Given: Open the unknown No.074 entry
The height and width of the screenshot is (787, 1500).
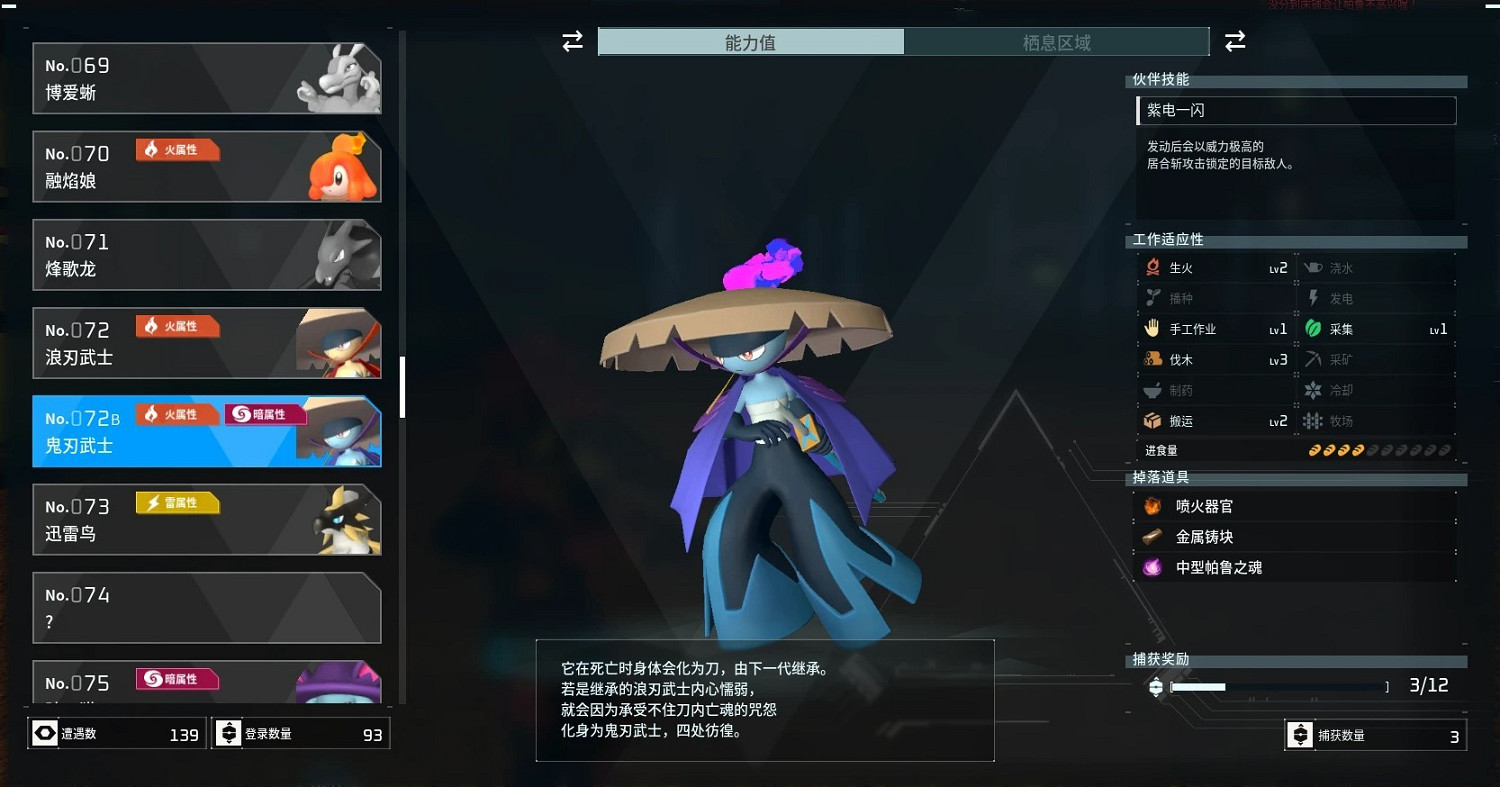Looking at the screenshot, I should point(207,607).
